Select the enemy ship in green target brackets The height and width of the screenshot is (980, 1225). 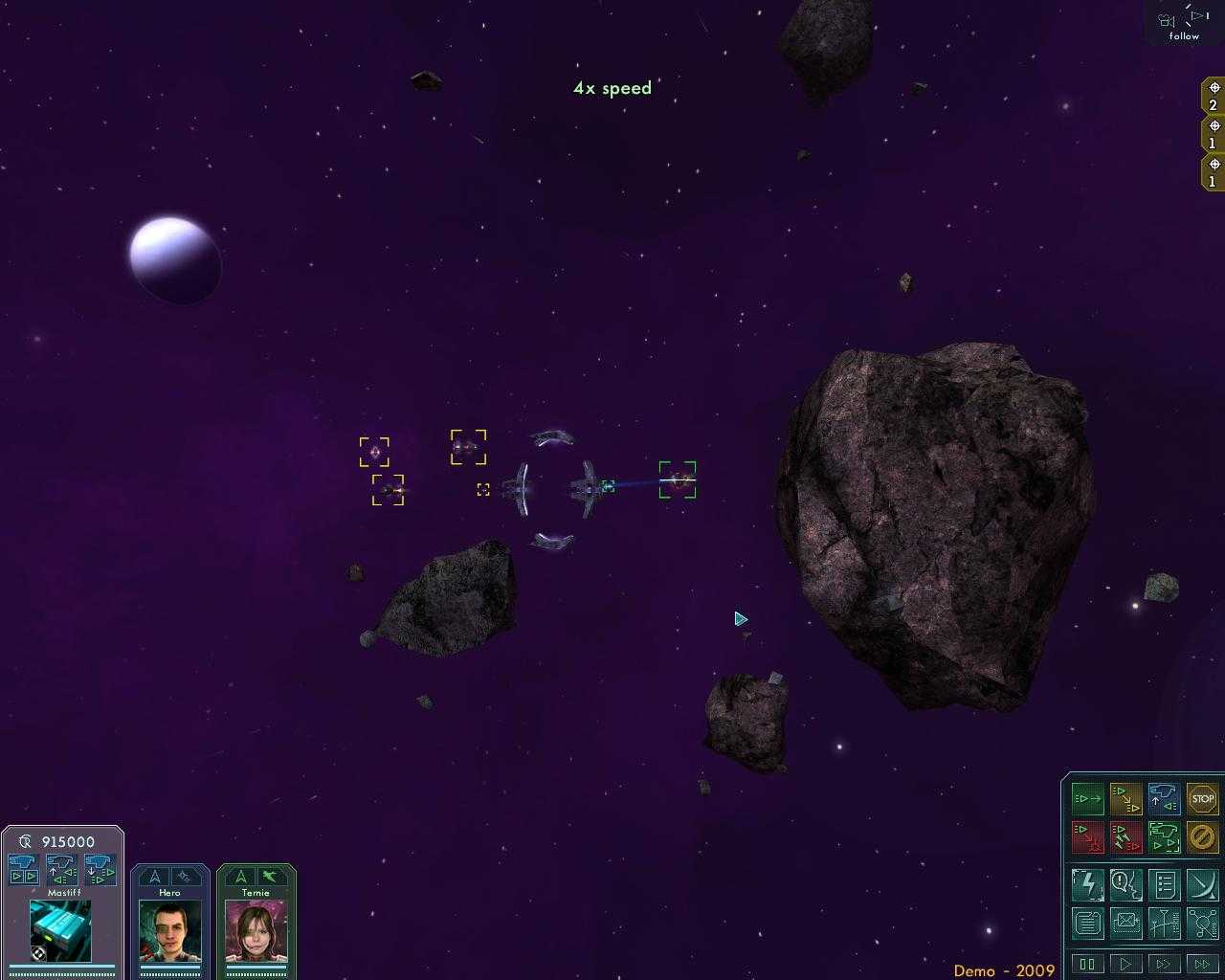tap(679, 481)
